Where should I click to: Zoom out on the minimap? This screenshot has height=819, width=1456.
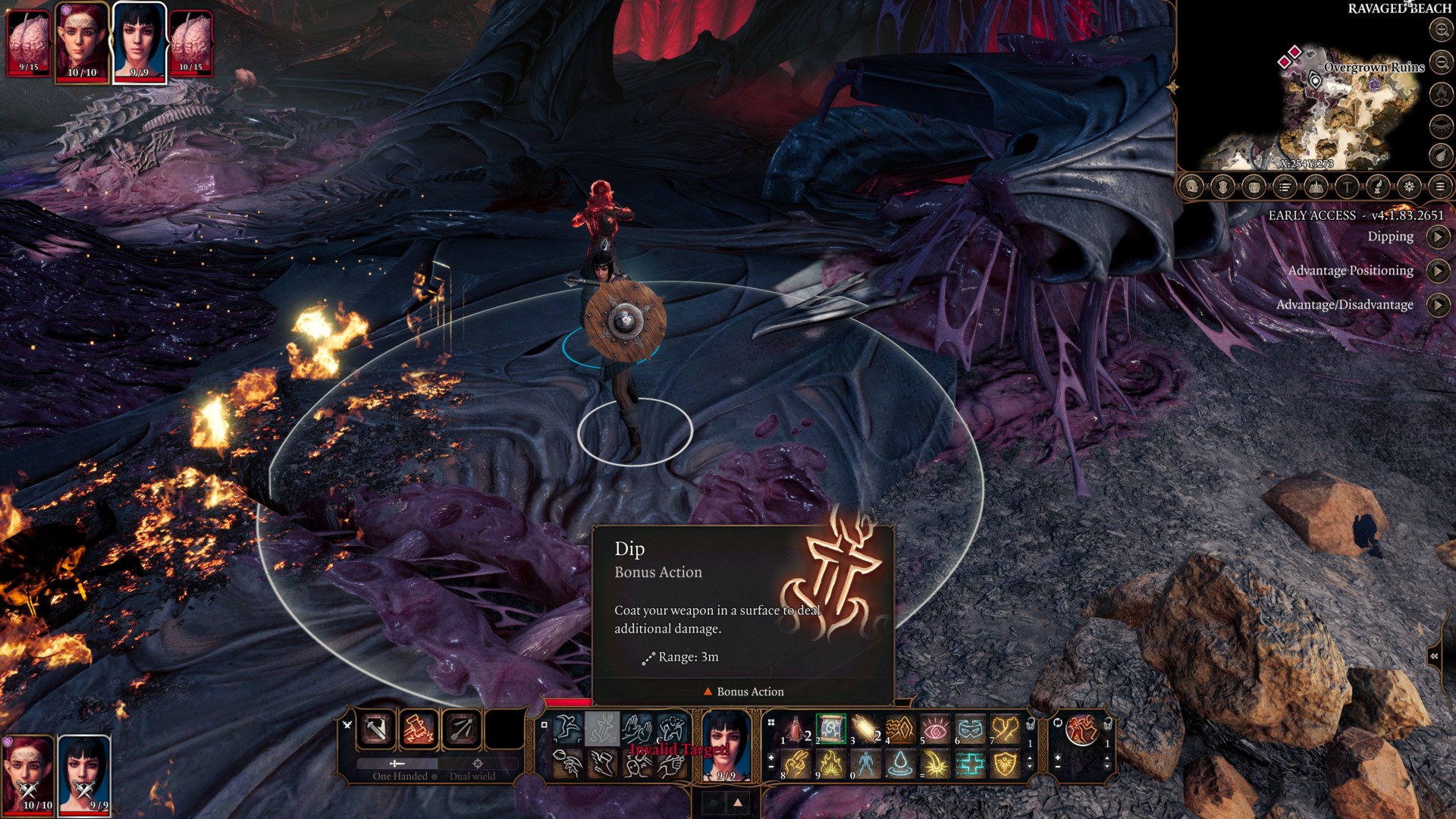click(1441, 62)
